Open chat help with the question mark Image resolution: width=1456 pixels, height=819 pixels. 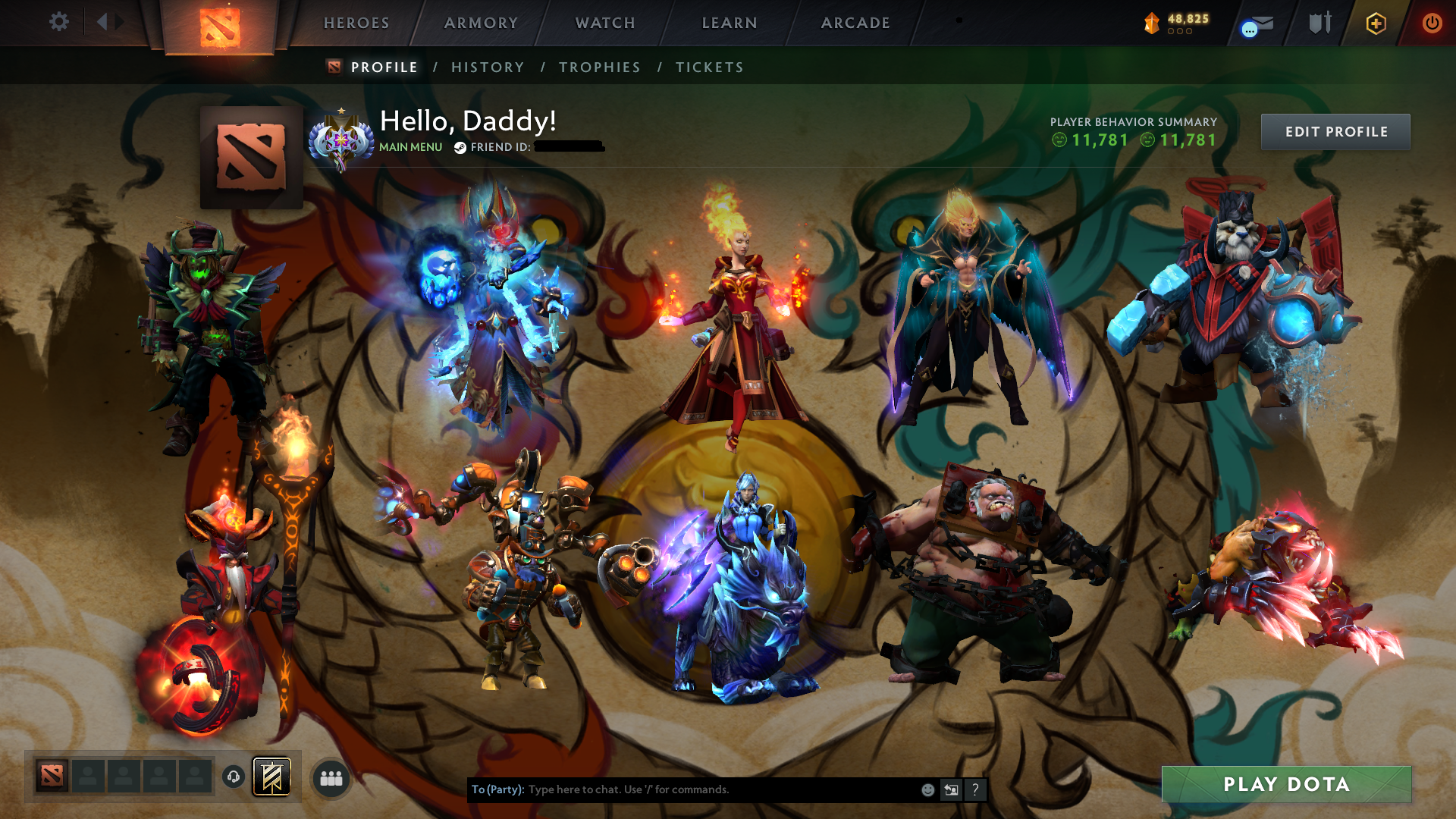pyautogui.click(x=975, y=789)
